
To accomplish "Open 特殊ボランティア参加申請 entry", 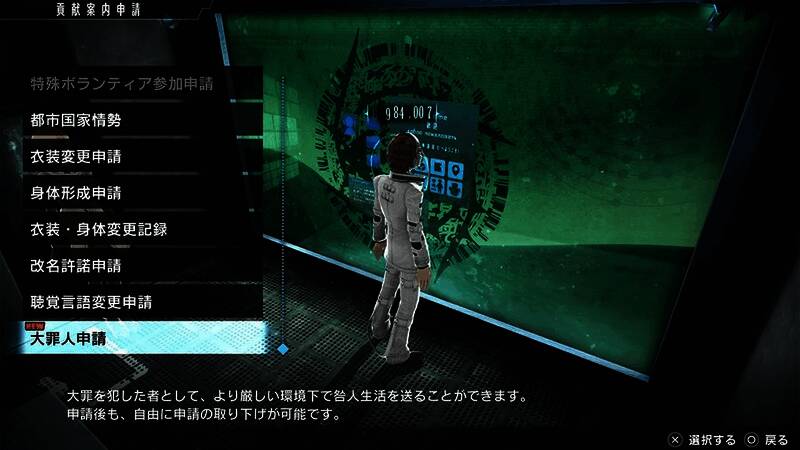I will point(135,84).
